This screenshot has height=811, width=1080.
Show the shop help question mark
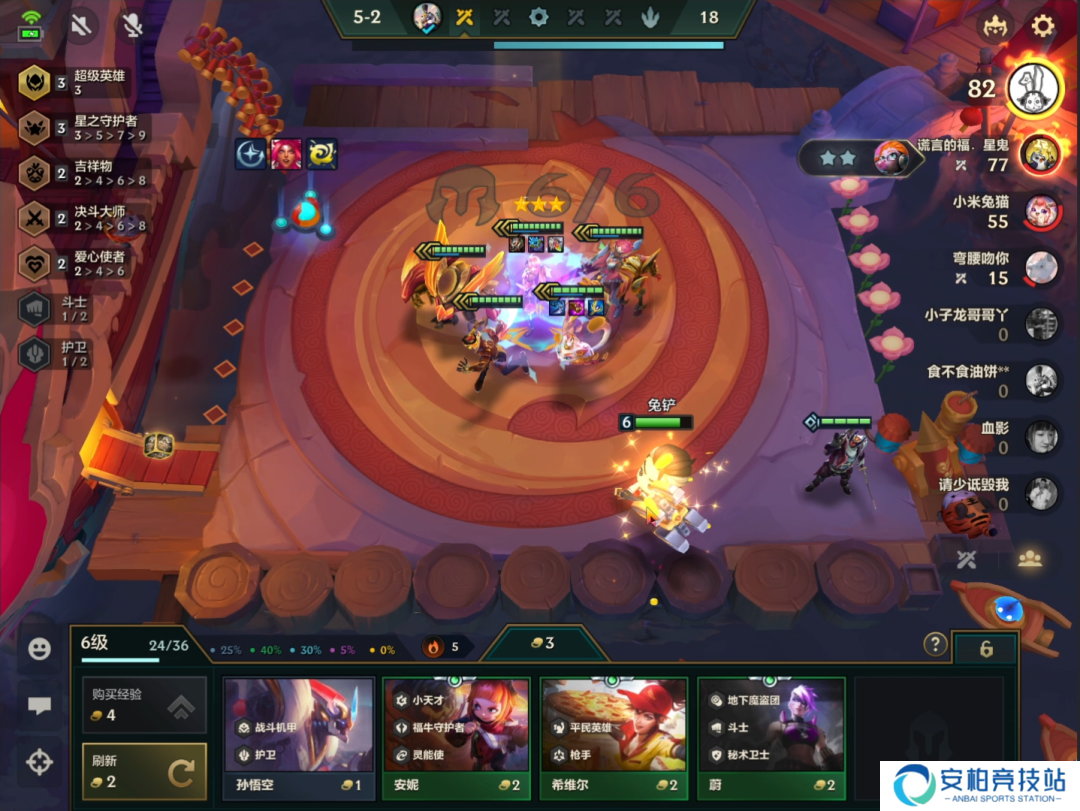point(935,644)
